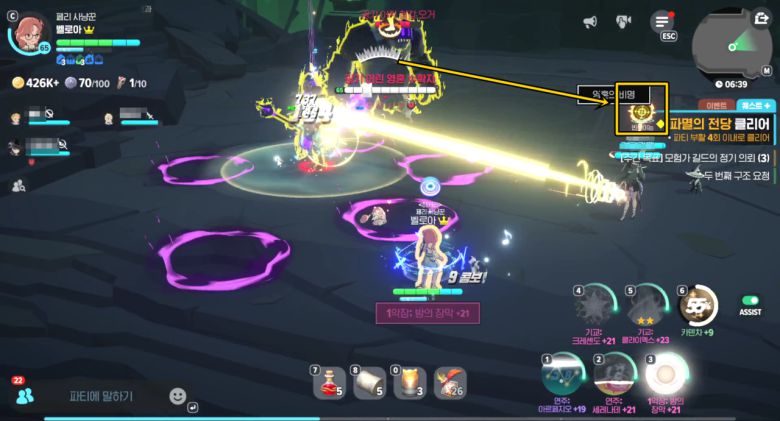The image size is (780, 421).
Task: Toggle the ASSIST switch
Action: coord(750,301)
